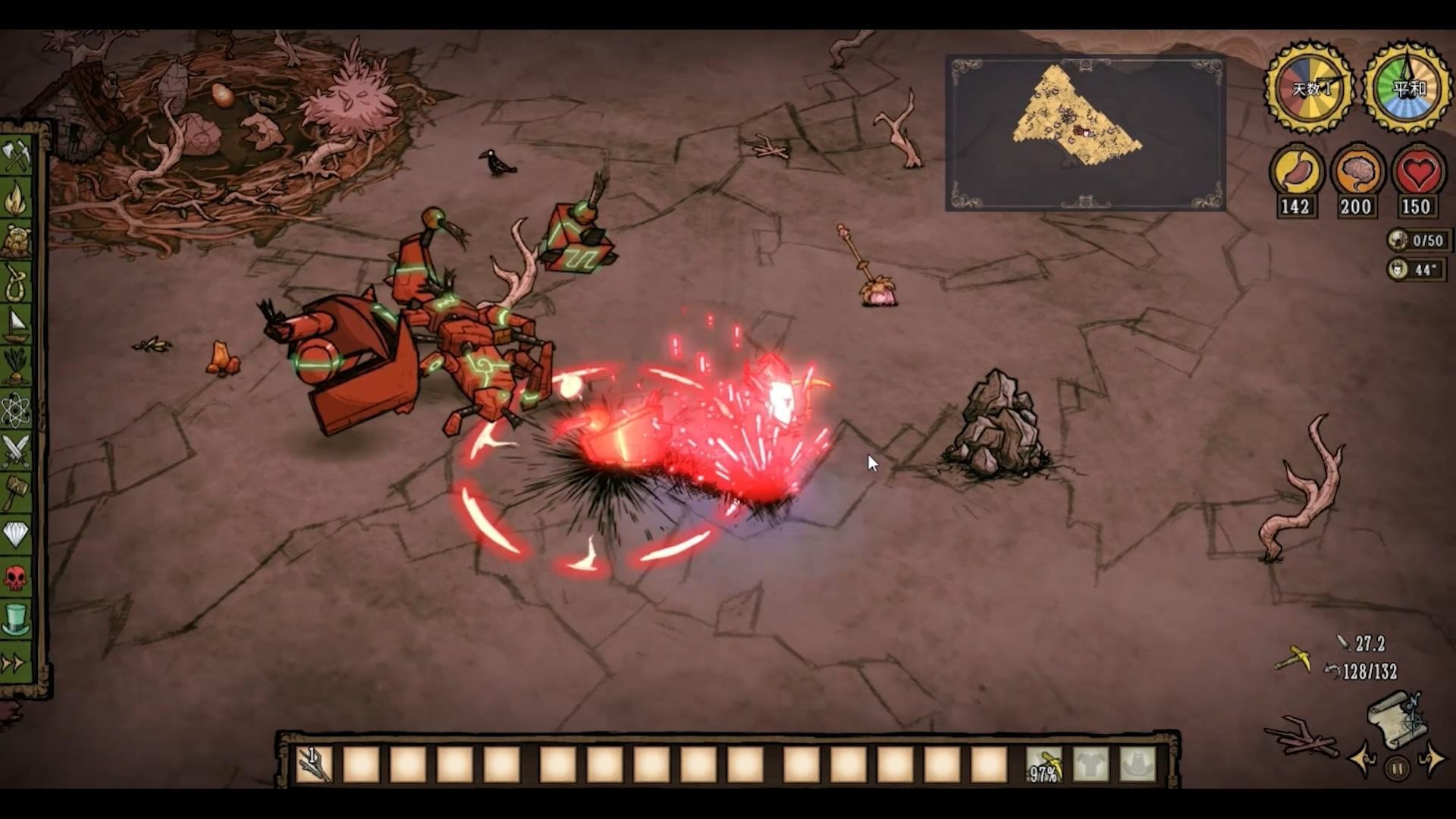The height and width of the screenshot is (819, 1456).
Task: Open the crossed swords Fight tab
Action: 16,452
